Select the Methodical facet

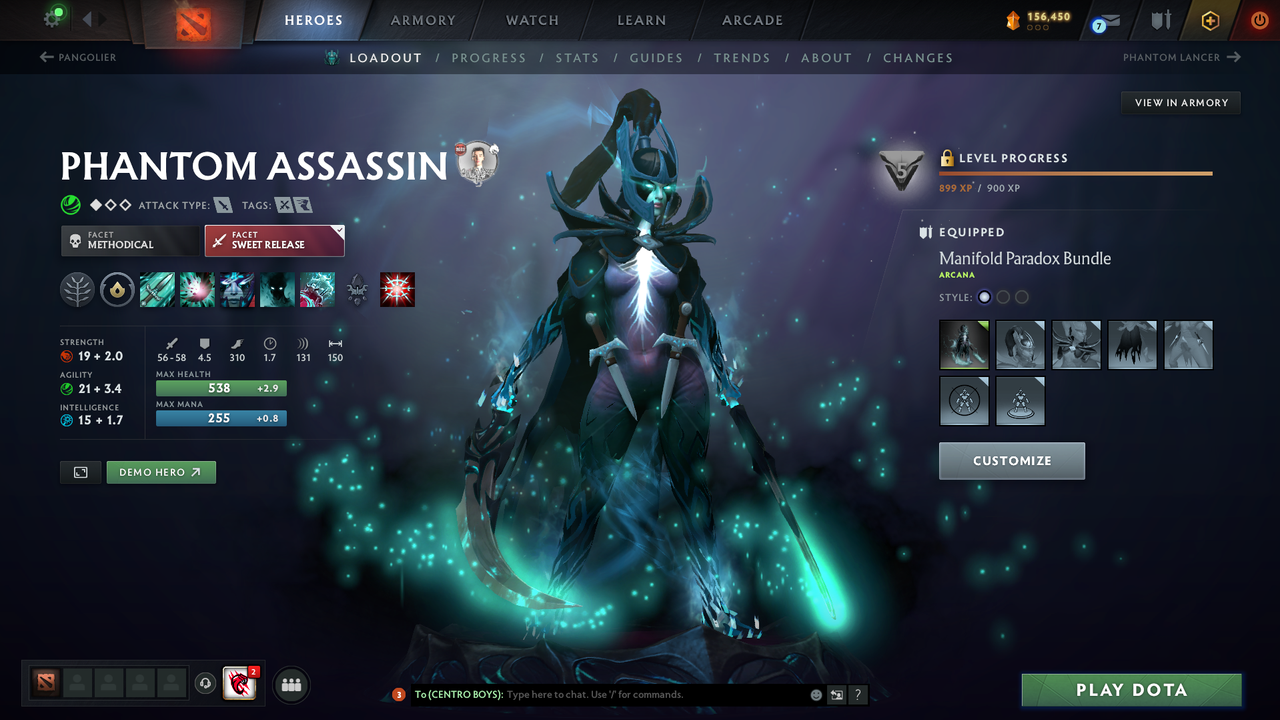[x=129, y=240]
